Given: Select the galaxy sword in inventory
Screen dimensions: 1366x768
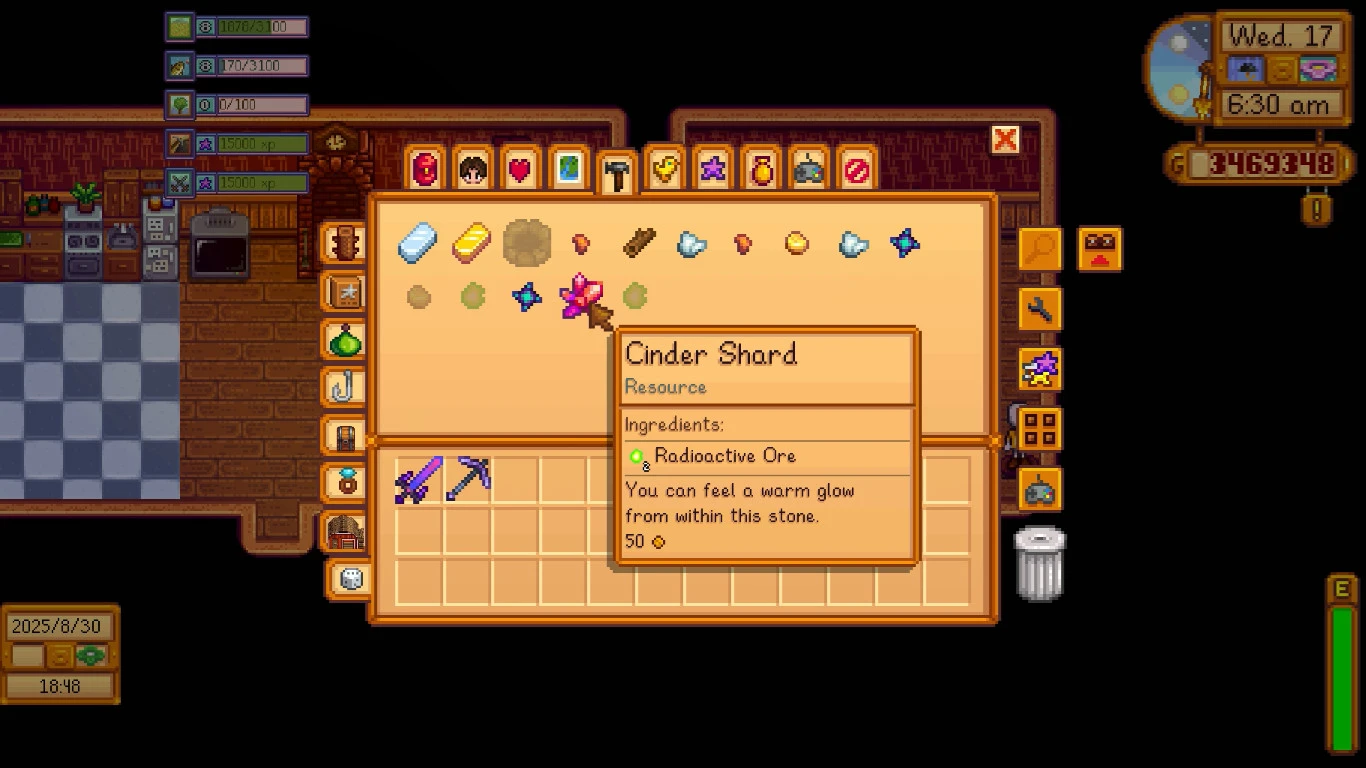Looking at the screenshot, I should click(417, 479).
